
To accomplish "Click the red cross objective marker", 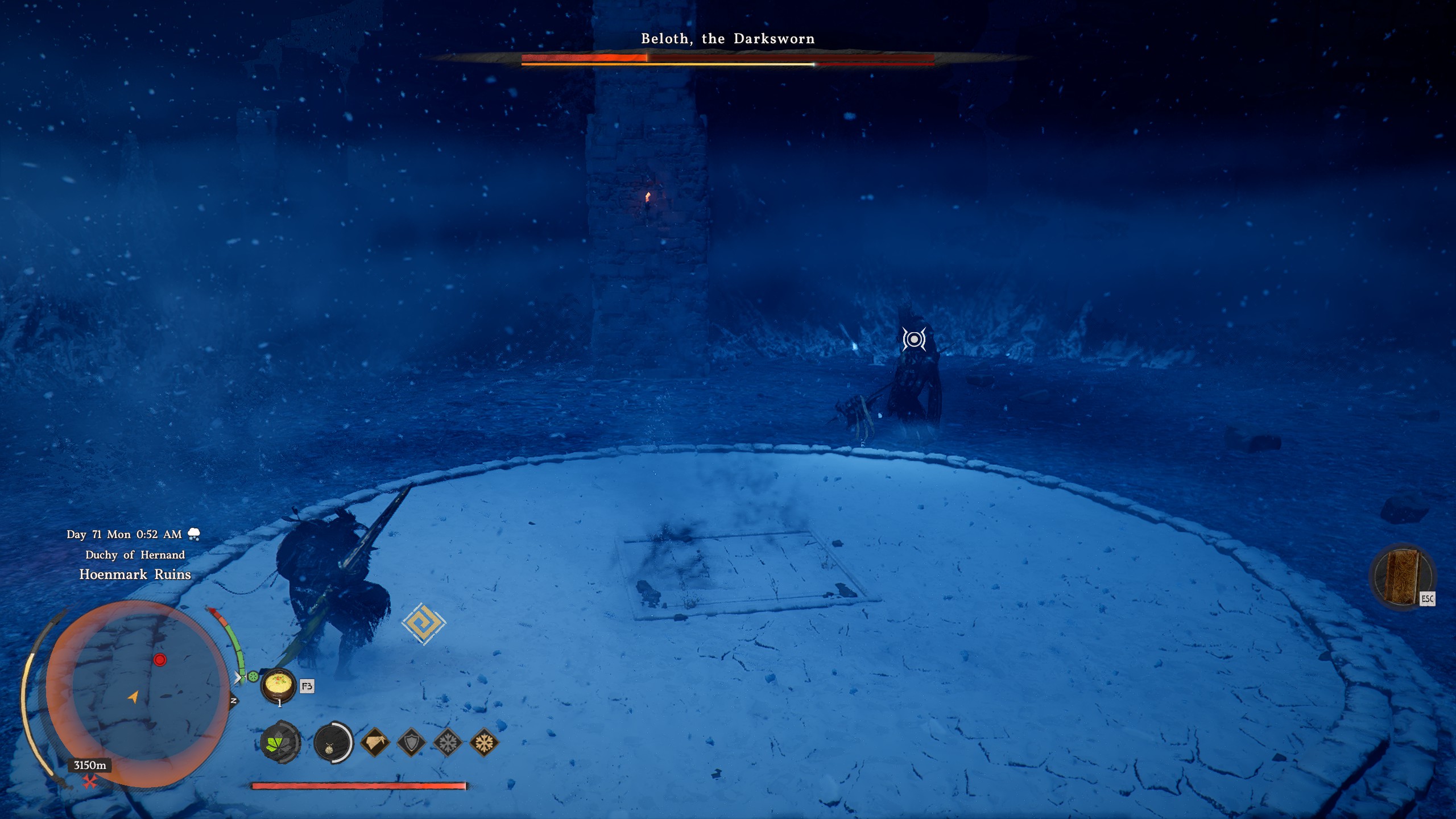I will pos(89,783).
